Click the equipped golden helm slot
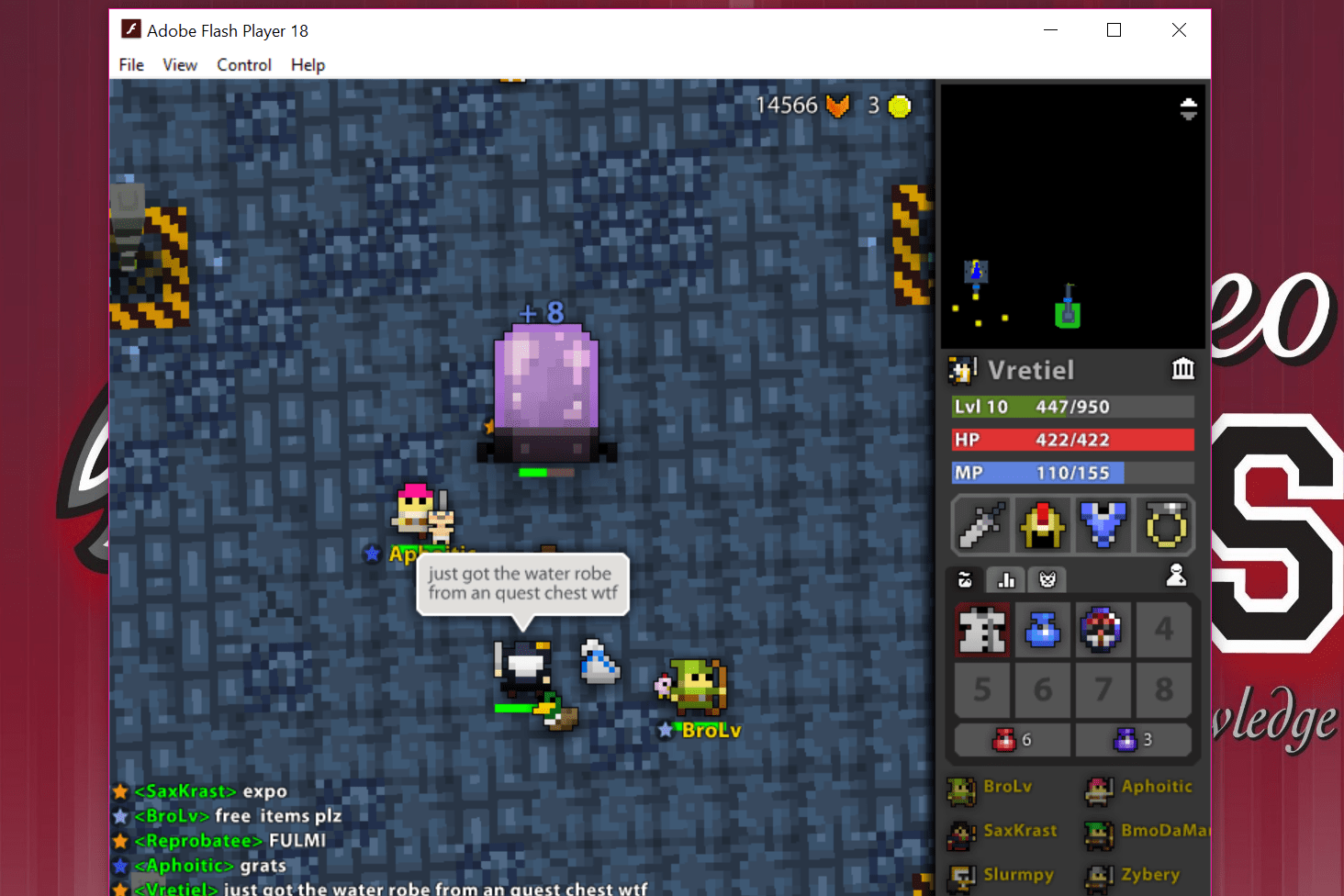The width and height of the screenshot is (1344, 896). [x=1043, y=525]
